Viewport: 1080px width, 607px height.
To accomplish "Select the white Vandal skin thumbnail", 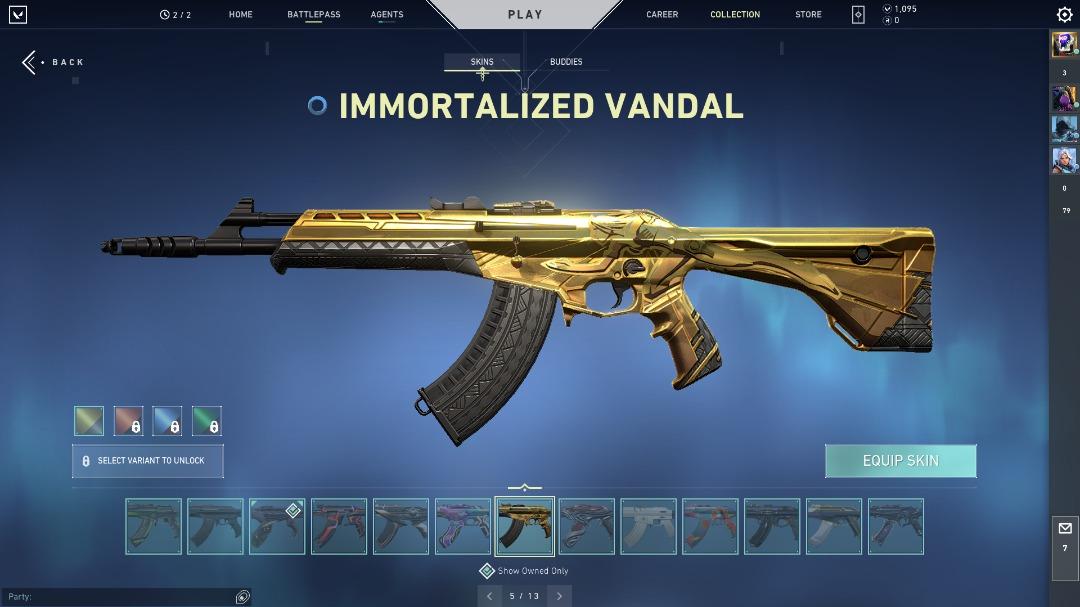I will (648, 526).
